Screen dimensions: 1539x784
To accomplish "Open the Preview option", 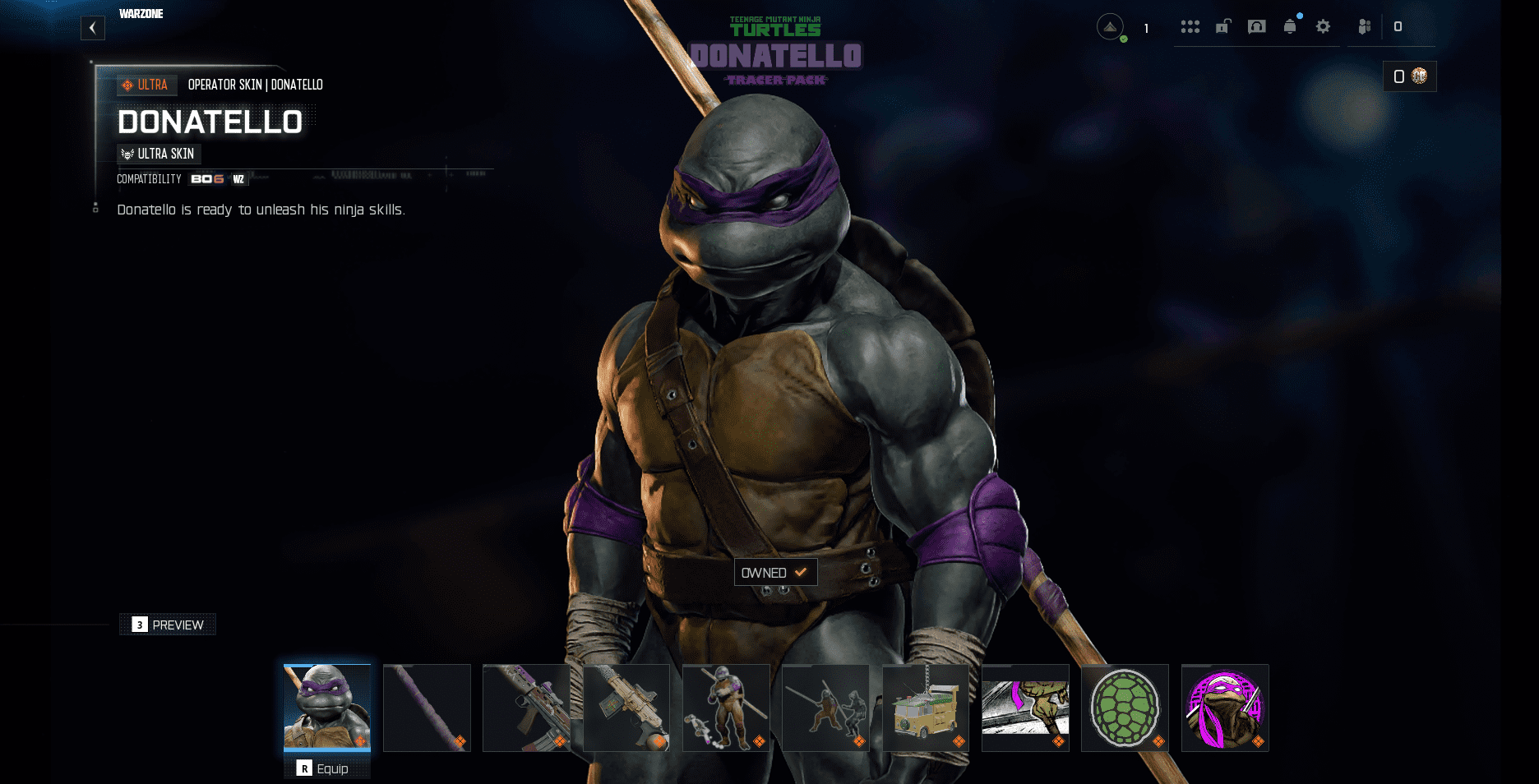I will coord(168,625).
